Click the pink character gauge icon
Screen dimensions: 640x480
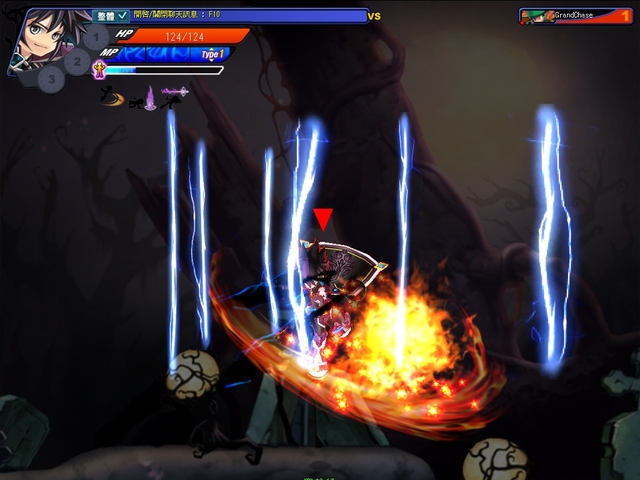coord(99,69)
